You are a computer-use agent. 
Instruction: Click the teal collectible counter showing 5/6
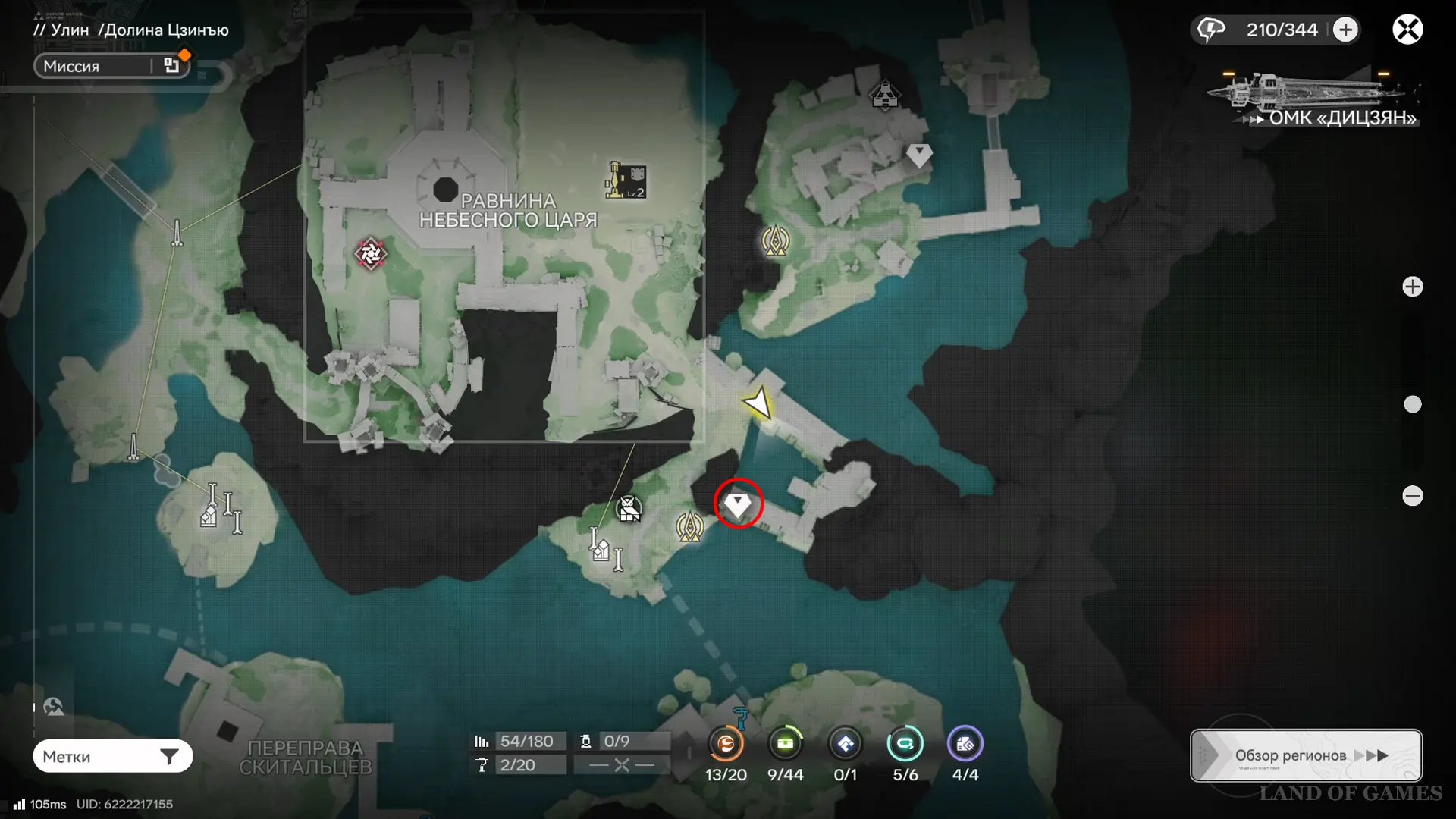[905, 745]
